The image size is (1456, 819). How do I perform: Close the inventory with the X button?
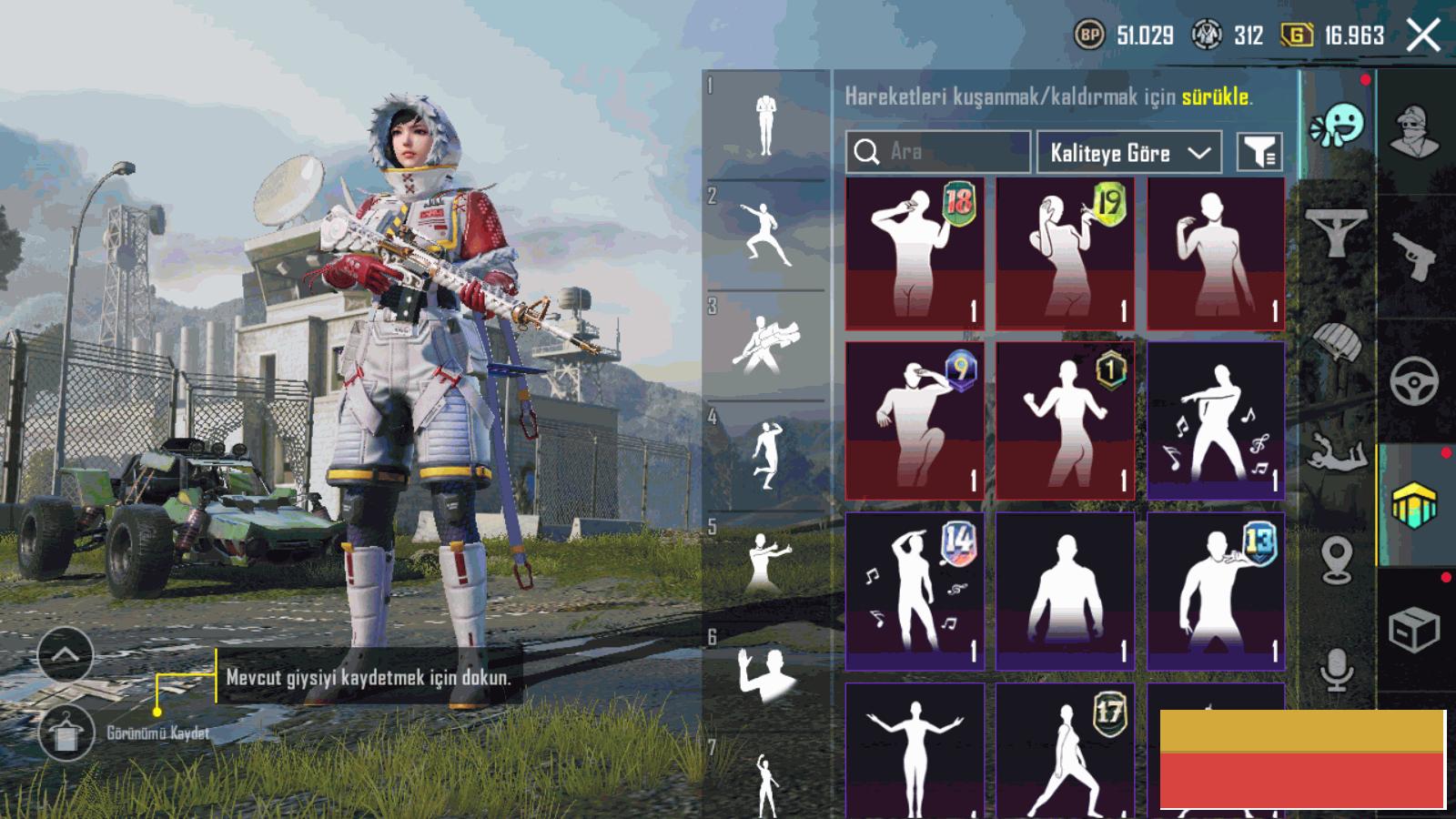point(1423,36)
